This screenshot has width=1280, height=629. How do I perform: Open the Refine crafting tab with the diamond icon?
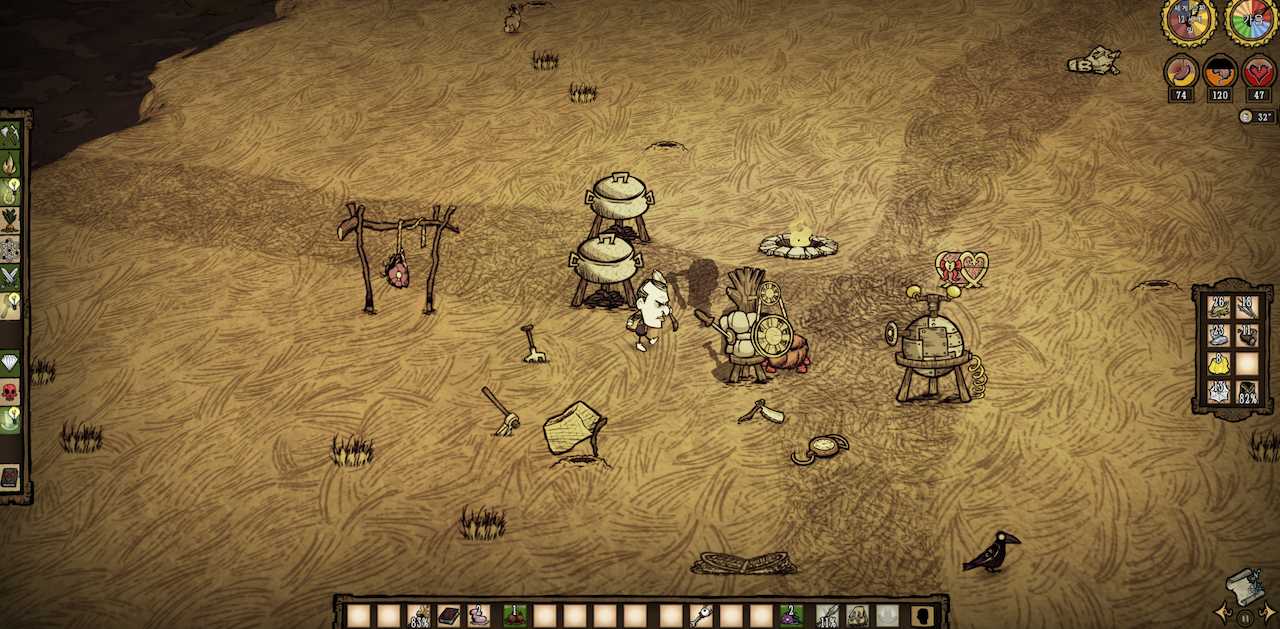(x=10, y=362)
